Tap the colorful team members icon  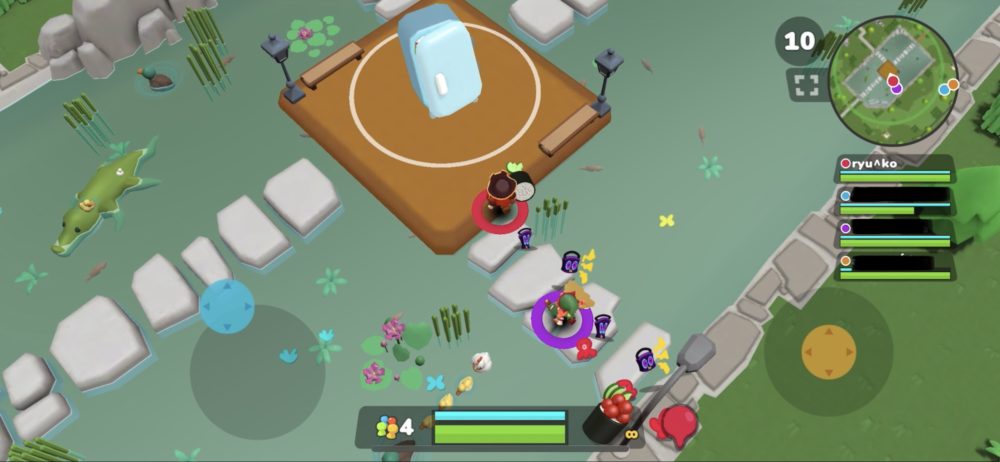387,428
